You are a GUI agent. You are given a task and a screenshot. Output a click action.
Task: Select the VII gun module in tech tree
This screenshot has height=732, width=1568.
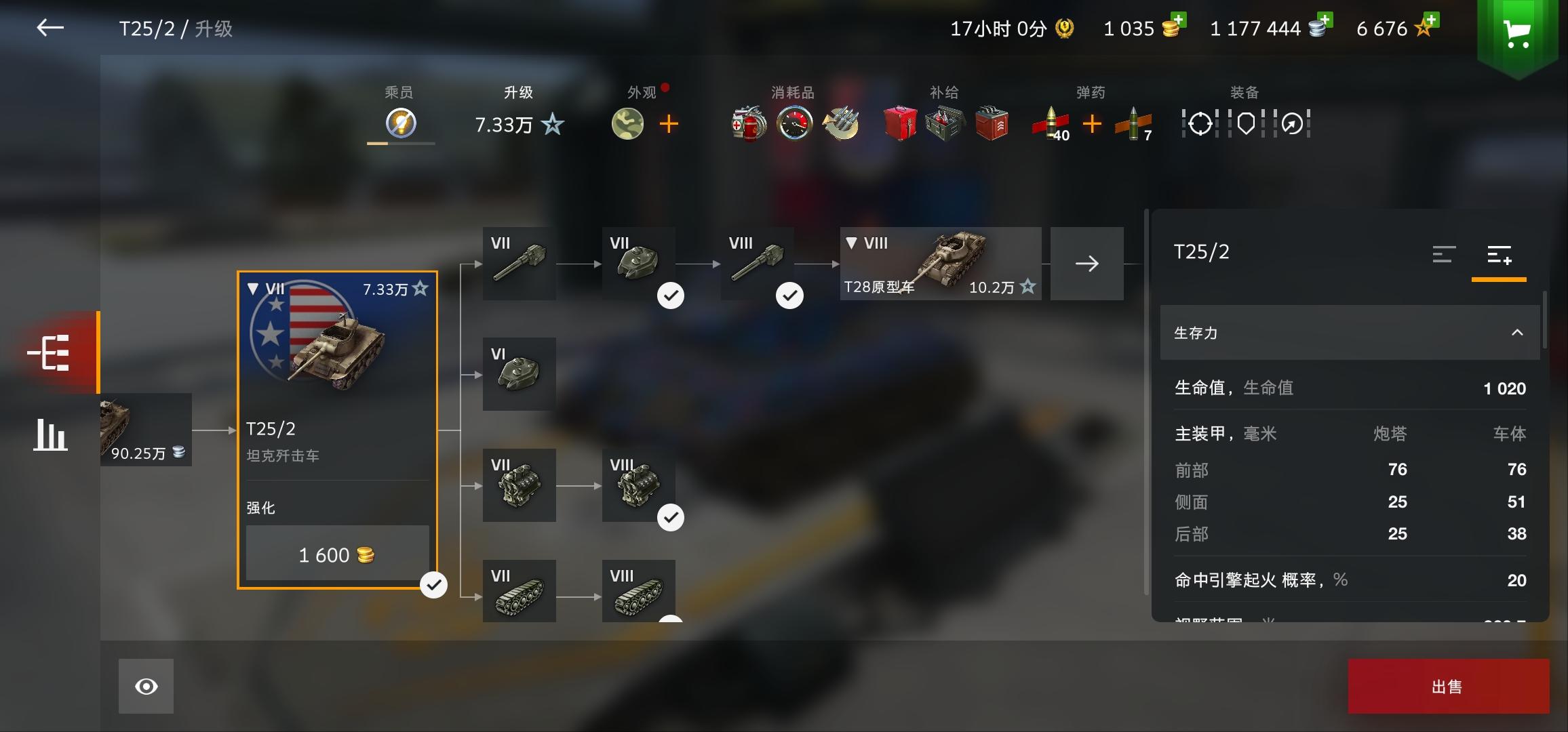click(519, 264)
